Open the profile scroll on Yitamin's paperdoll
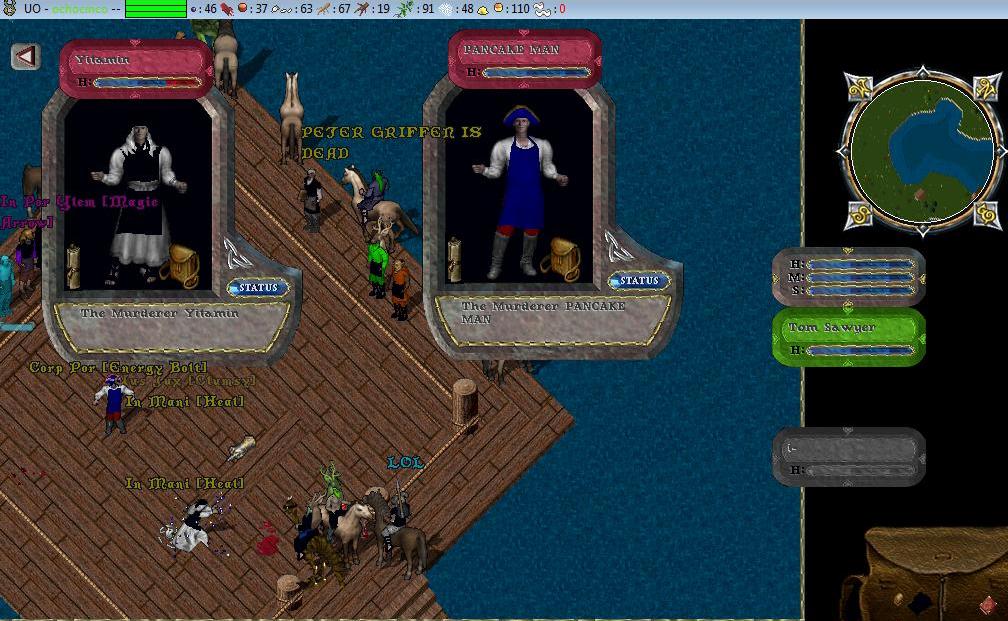 point(74,267)
